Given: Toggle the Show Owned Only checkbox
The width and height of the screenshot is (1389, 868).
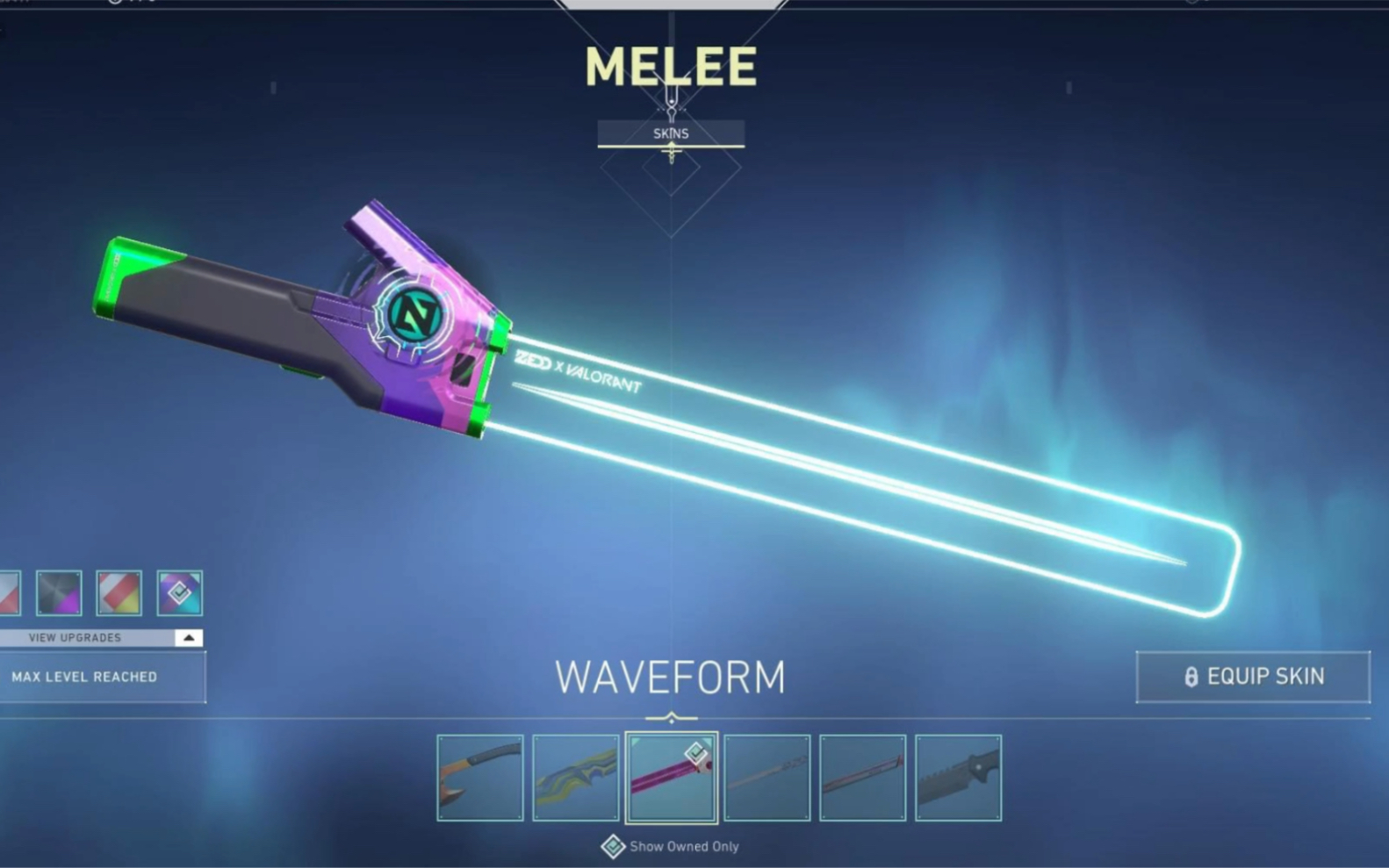Looking at the screenshot, I should pos(613,847).
